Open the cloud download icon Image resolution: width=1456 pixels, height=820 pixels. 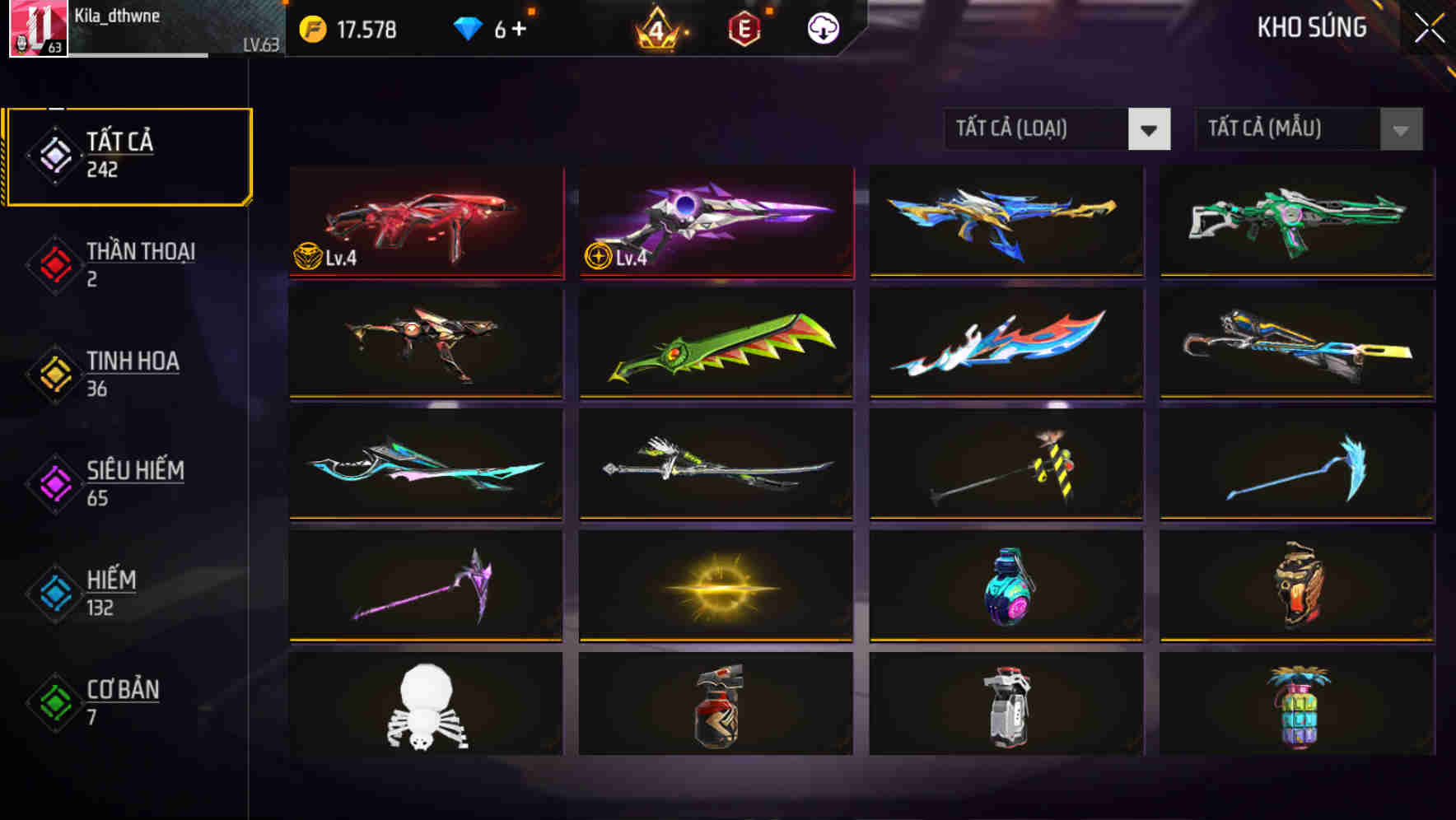pyautogui.click(x=823, y=29)
